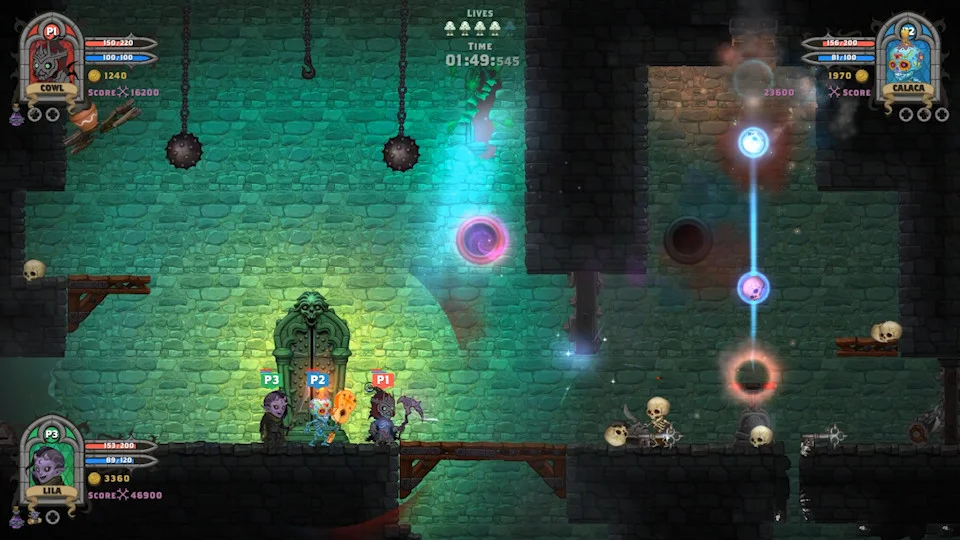Select Calaca's skull portrait

(908, 58)
